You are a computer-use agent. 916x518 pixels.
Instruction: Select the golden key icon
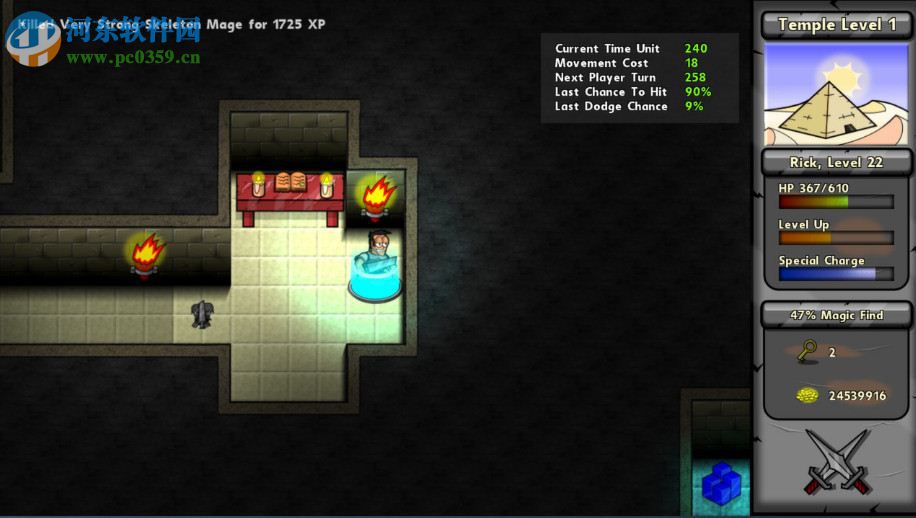coord(807,351)
